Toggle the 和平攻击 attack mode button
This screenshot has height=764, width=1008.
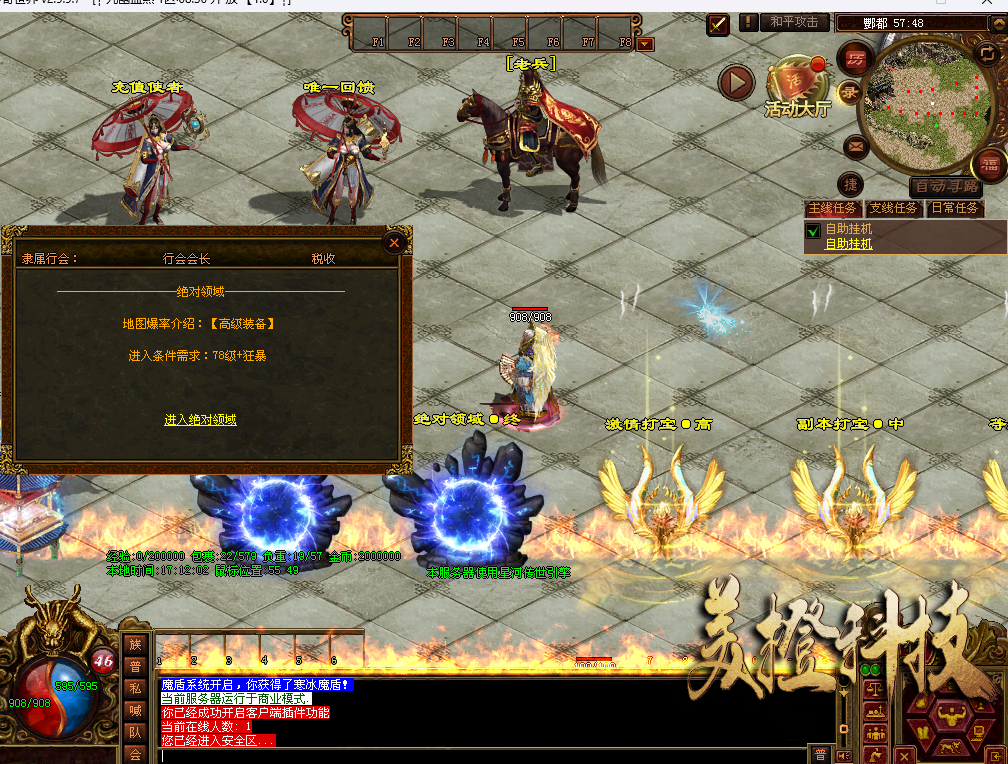click(x=796, y=22)
